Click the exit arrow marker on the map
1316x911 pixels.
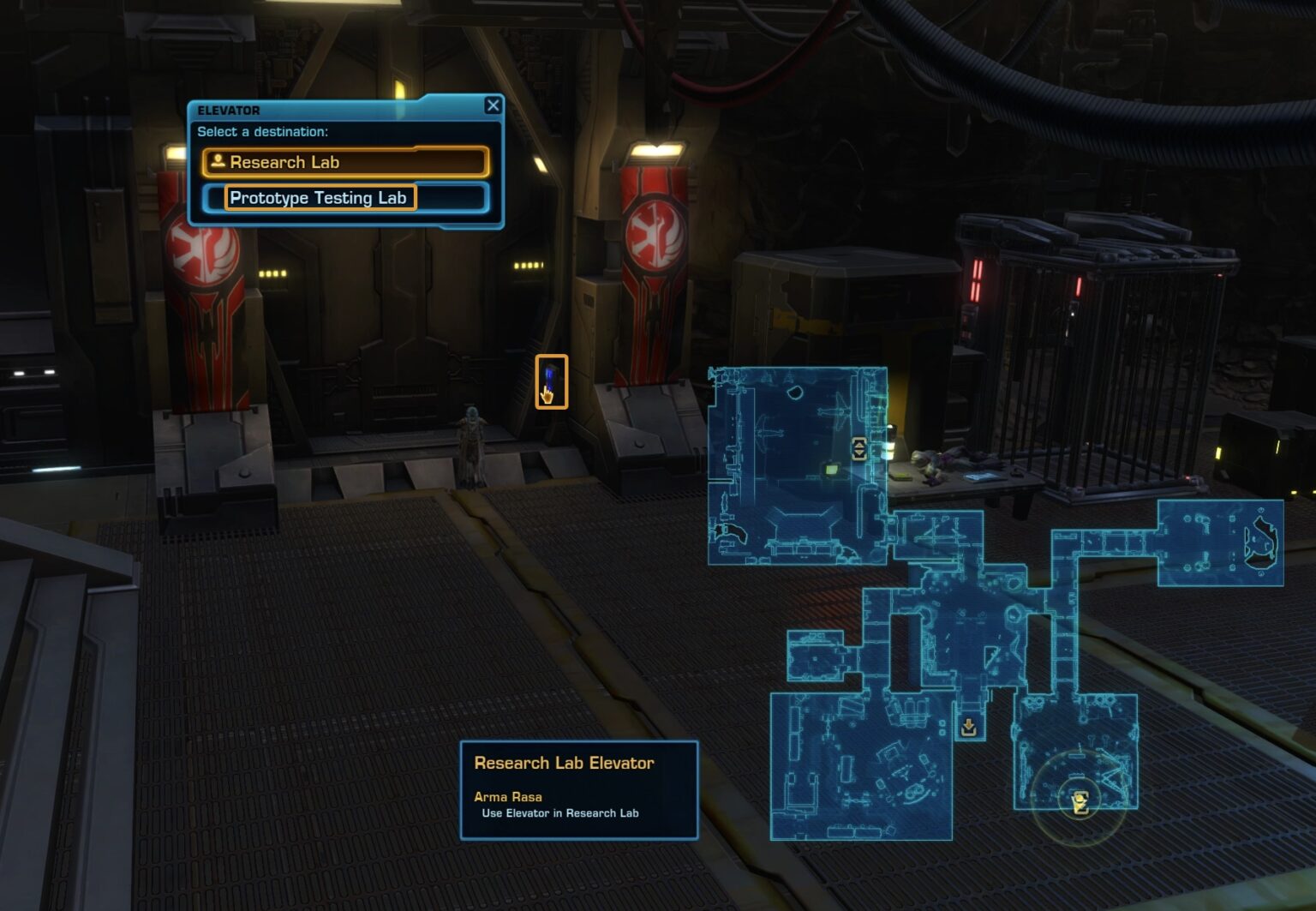tap(968, 726)
